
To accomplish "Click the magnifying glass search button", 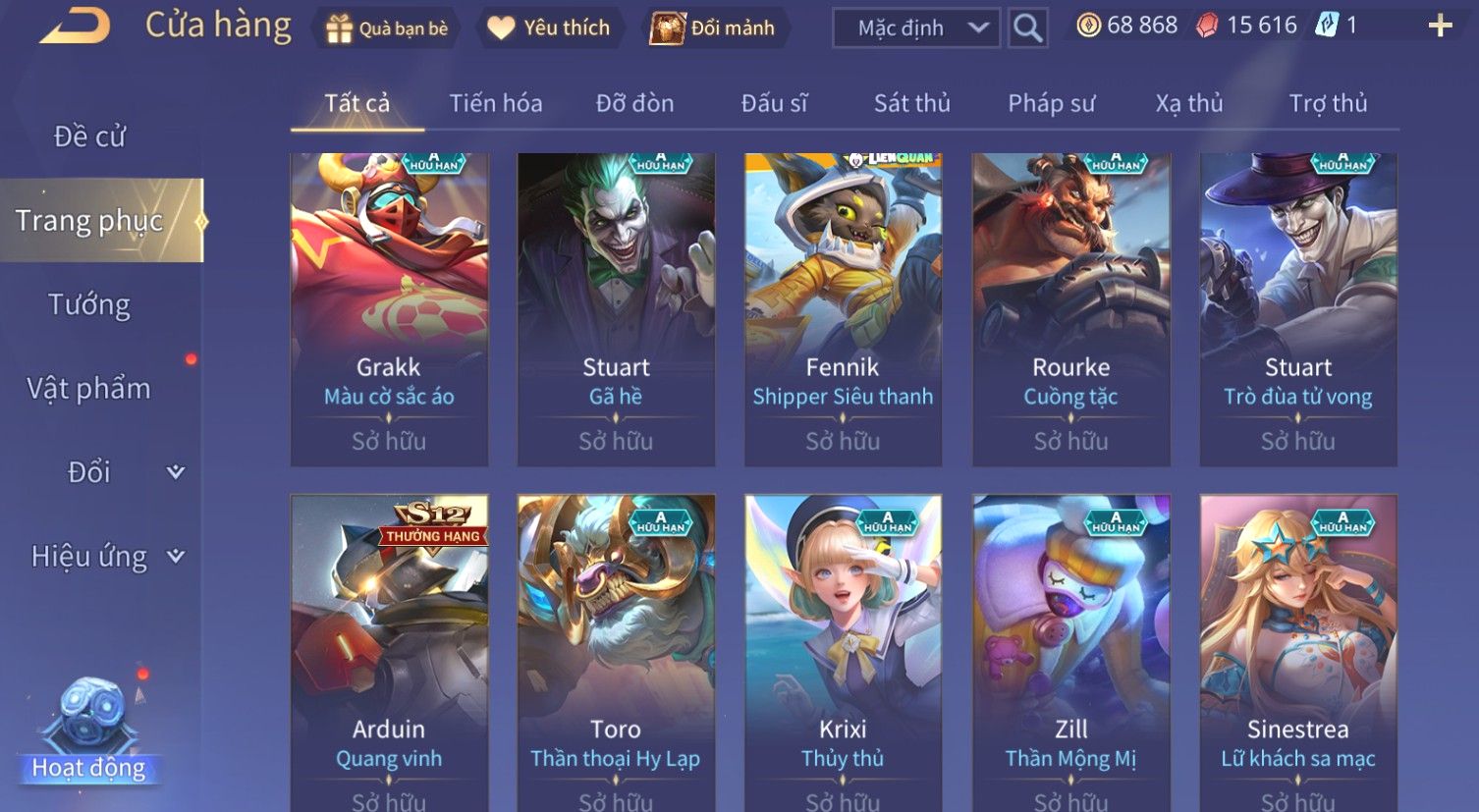I will pyautogui.click(x=1027, y=28).
